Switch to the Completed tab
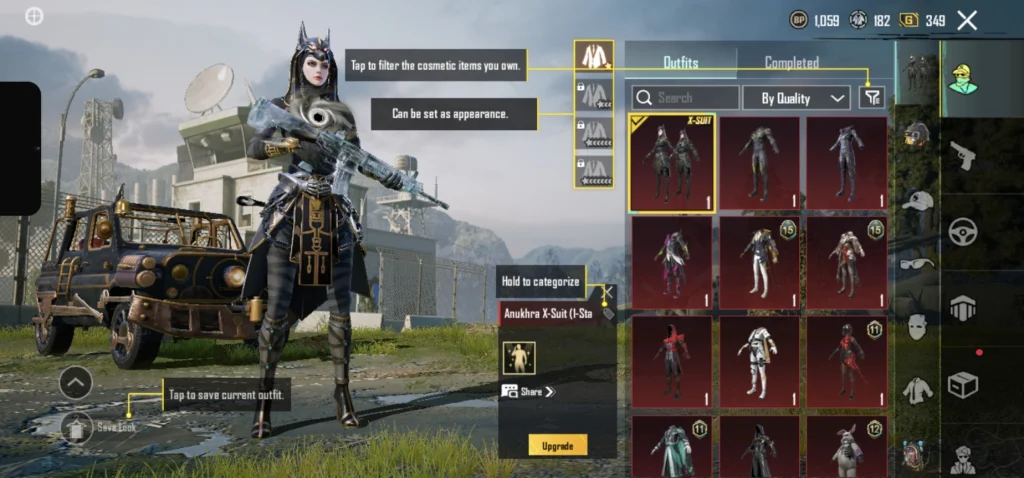 (792, 63)
